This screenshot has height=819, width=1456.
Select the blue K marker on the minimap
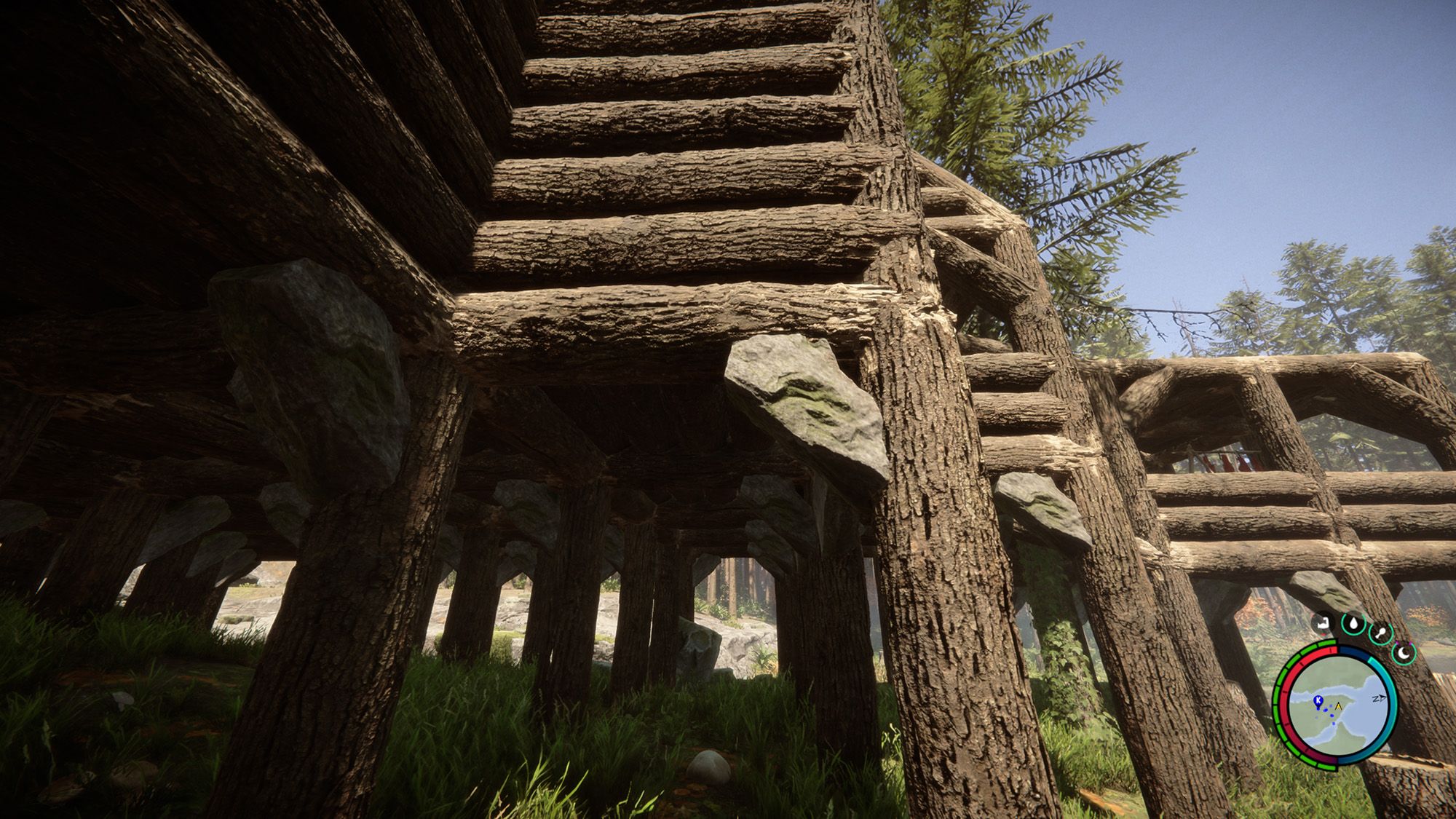(1318, 700)
